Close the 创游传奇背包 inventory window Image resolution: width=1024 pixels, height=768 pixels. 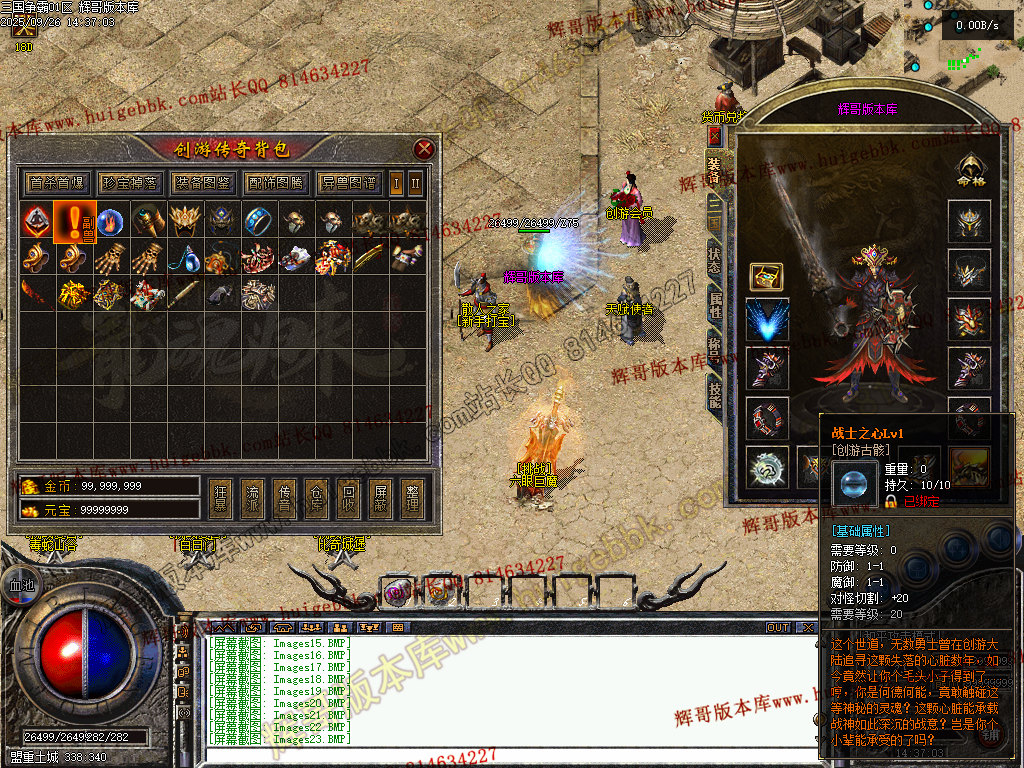pyautogui.click(x=424, y=150)
